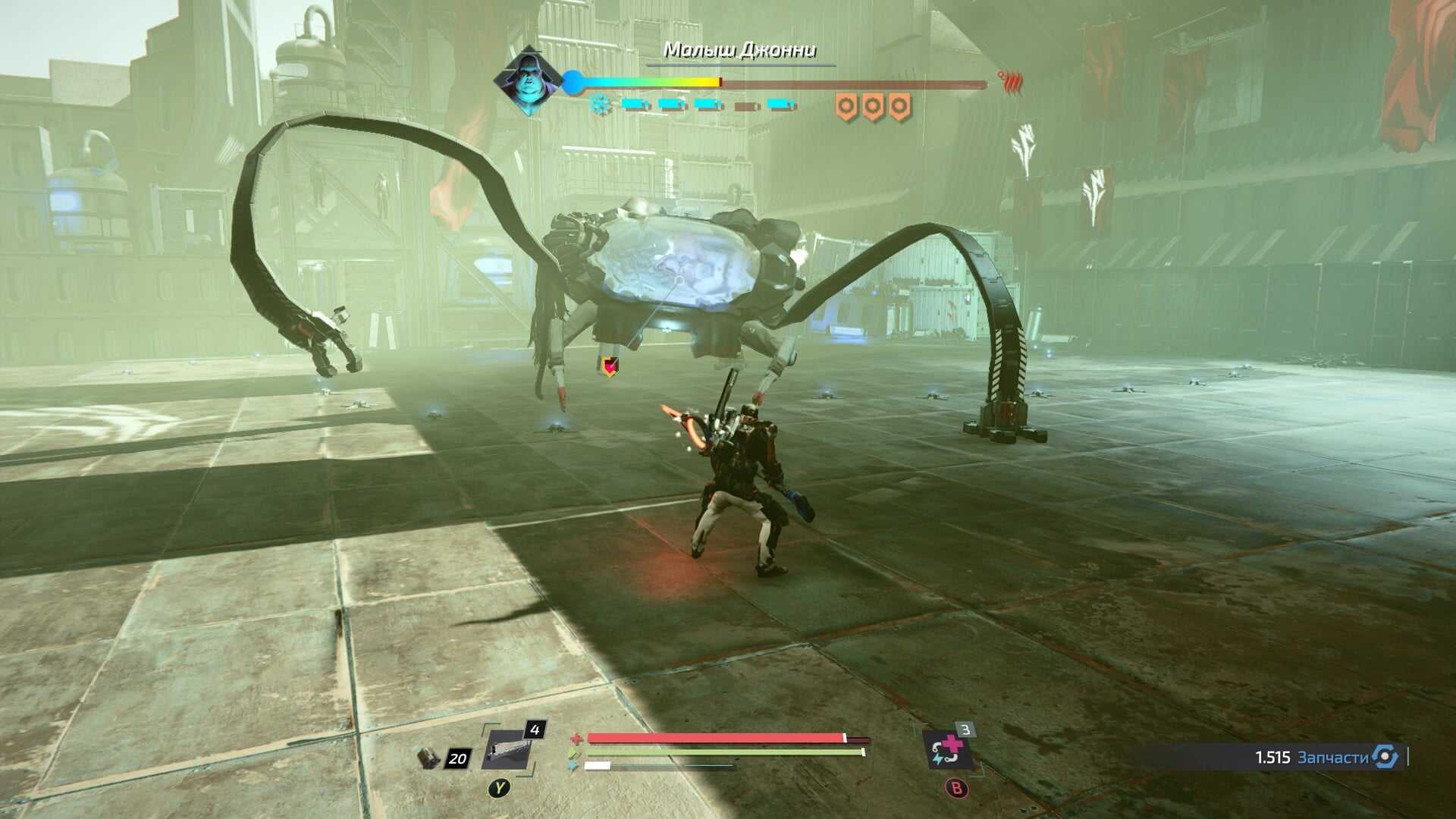The image size is (1456, 819).
Task: Click the Малыш Джонни boss portrait
Action: click(x=528, y=81)
